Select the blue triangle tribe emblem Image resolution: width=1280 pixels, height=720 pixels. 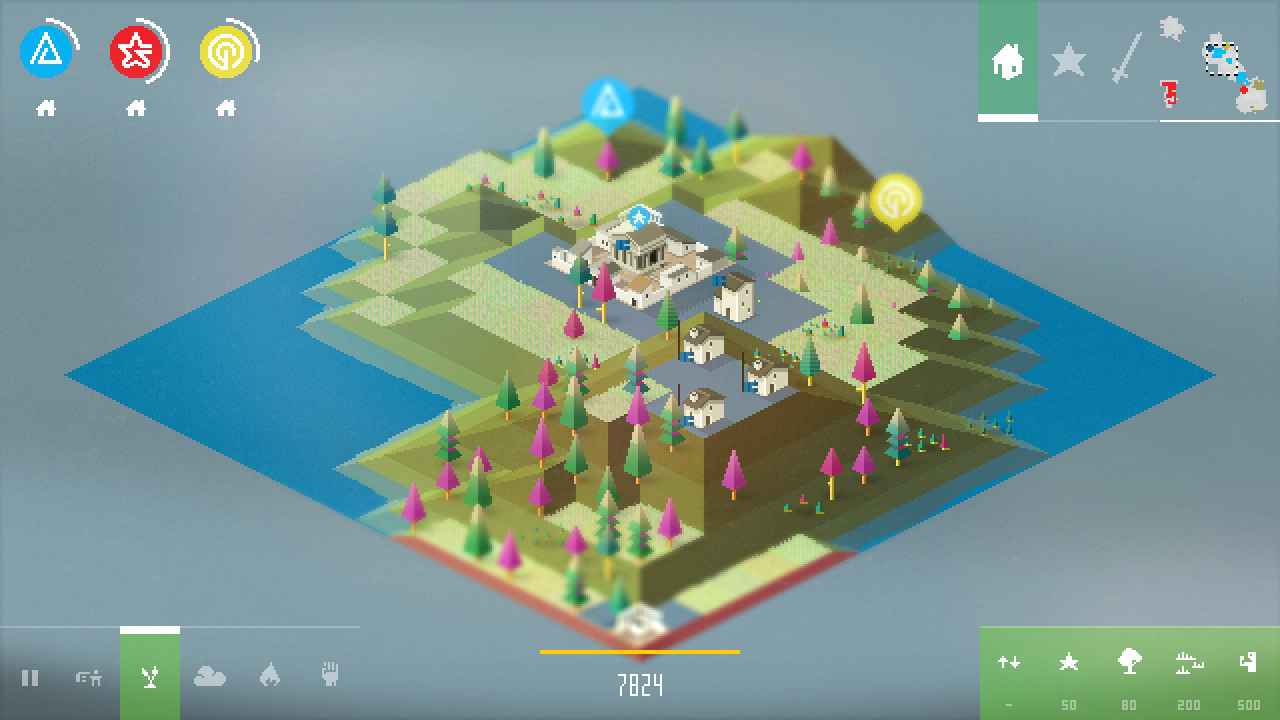[46, 52]
